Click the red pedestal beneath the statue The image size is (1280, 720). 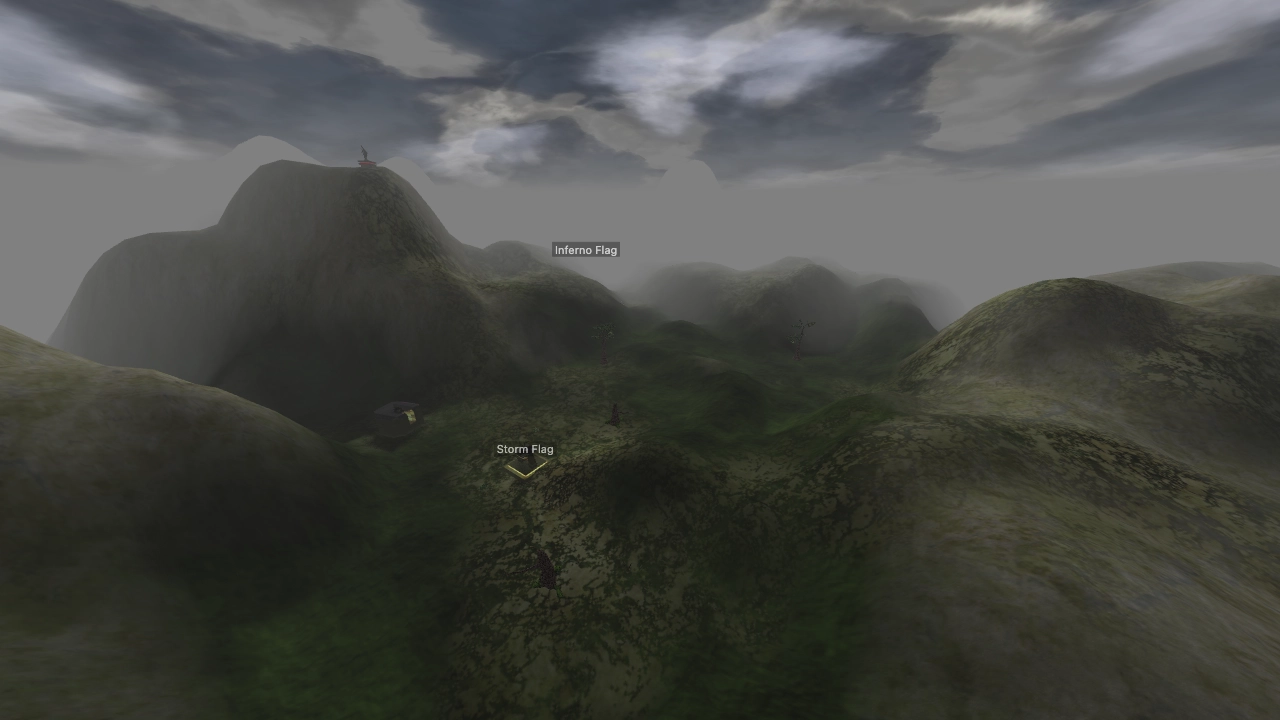(367, 163)
